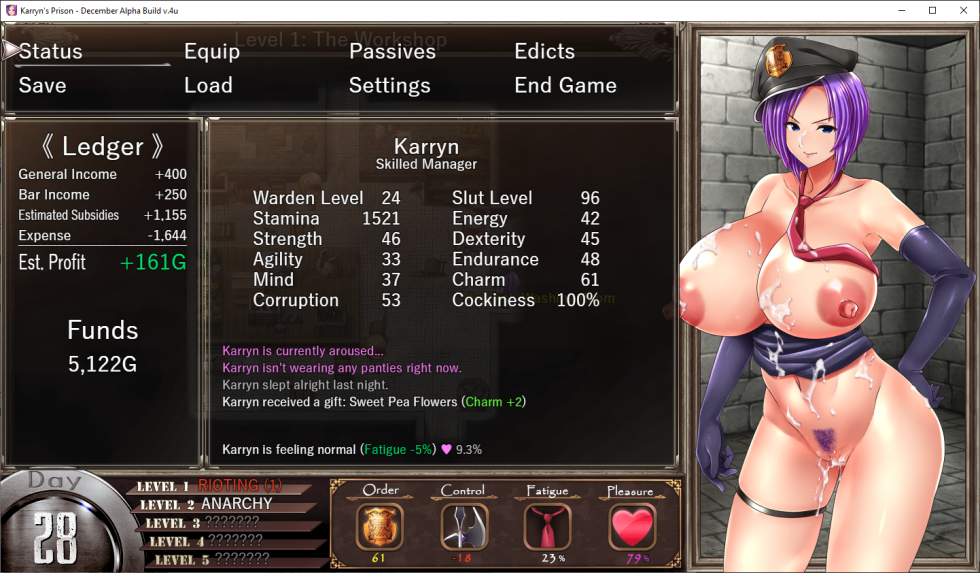This screenshot has width=980, height=573.
Task: Go to the Settings menu
Action: [389, 86]
